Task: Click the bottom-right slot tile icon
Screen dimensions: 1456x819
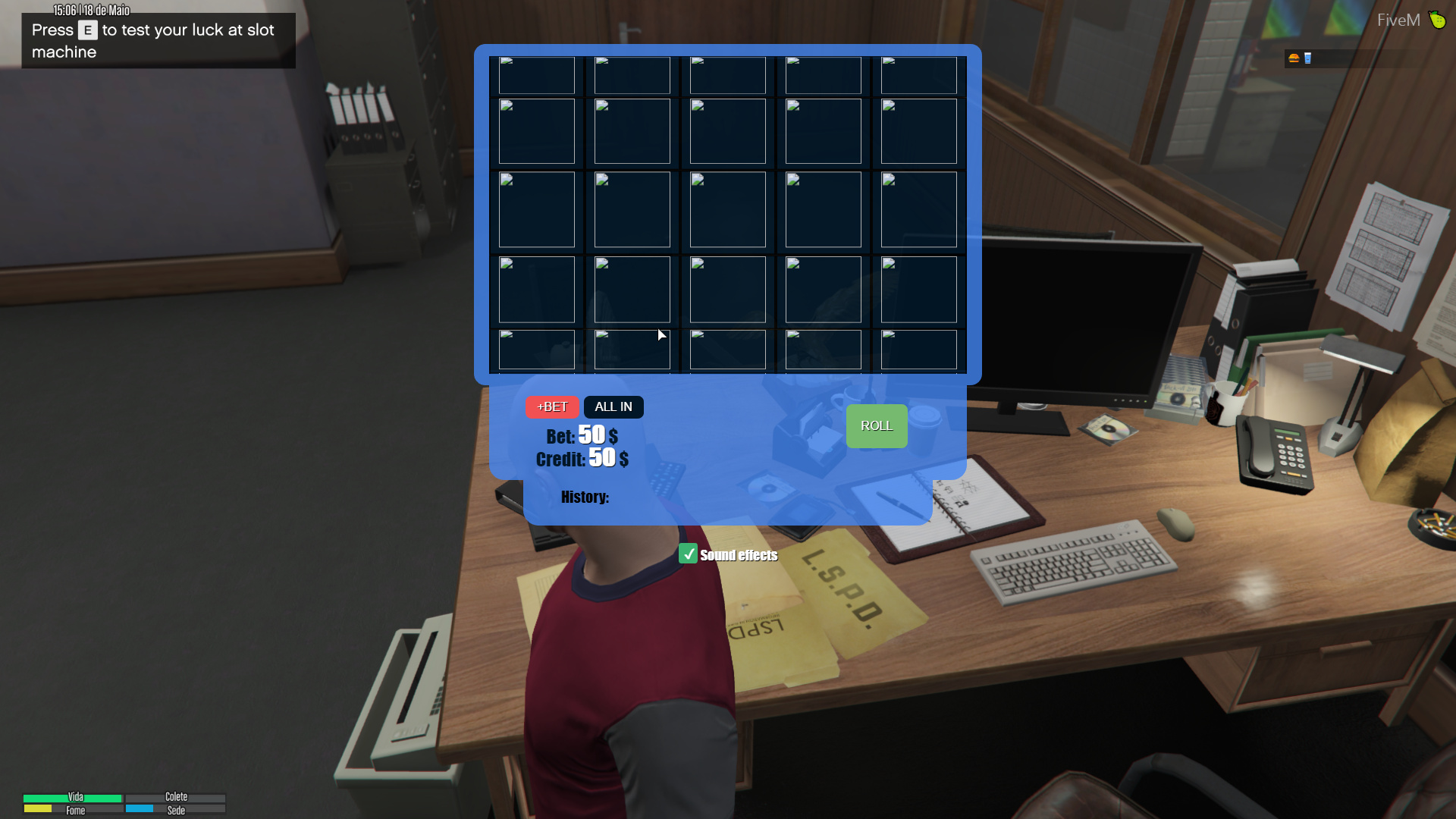Action: tap(918, 350)
